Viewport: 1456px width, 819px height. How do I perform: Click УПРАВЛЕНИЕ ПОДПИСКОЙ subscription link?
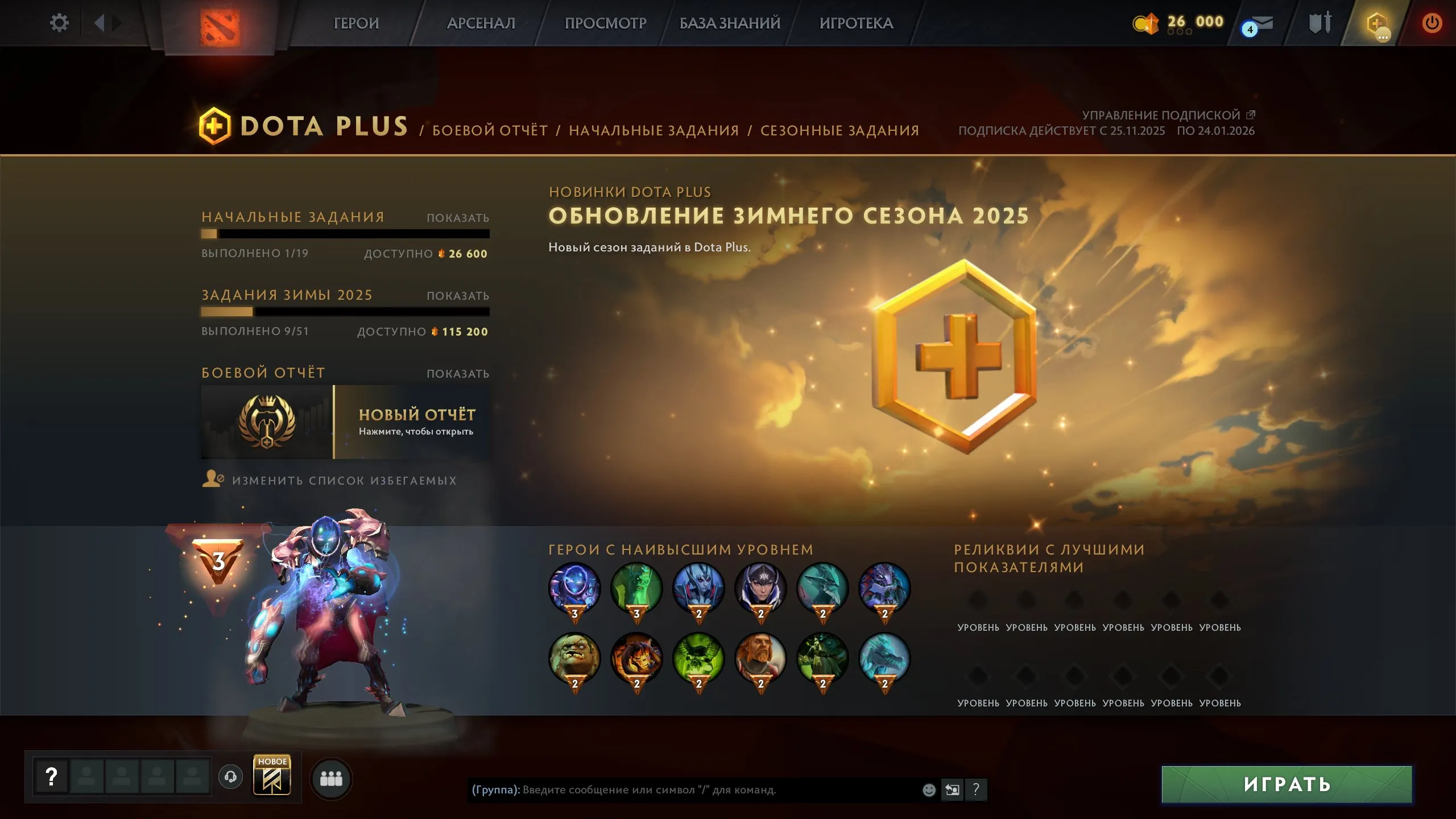1161,114
